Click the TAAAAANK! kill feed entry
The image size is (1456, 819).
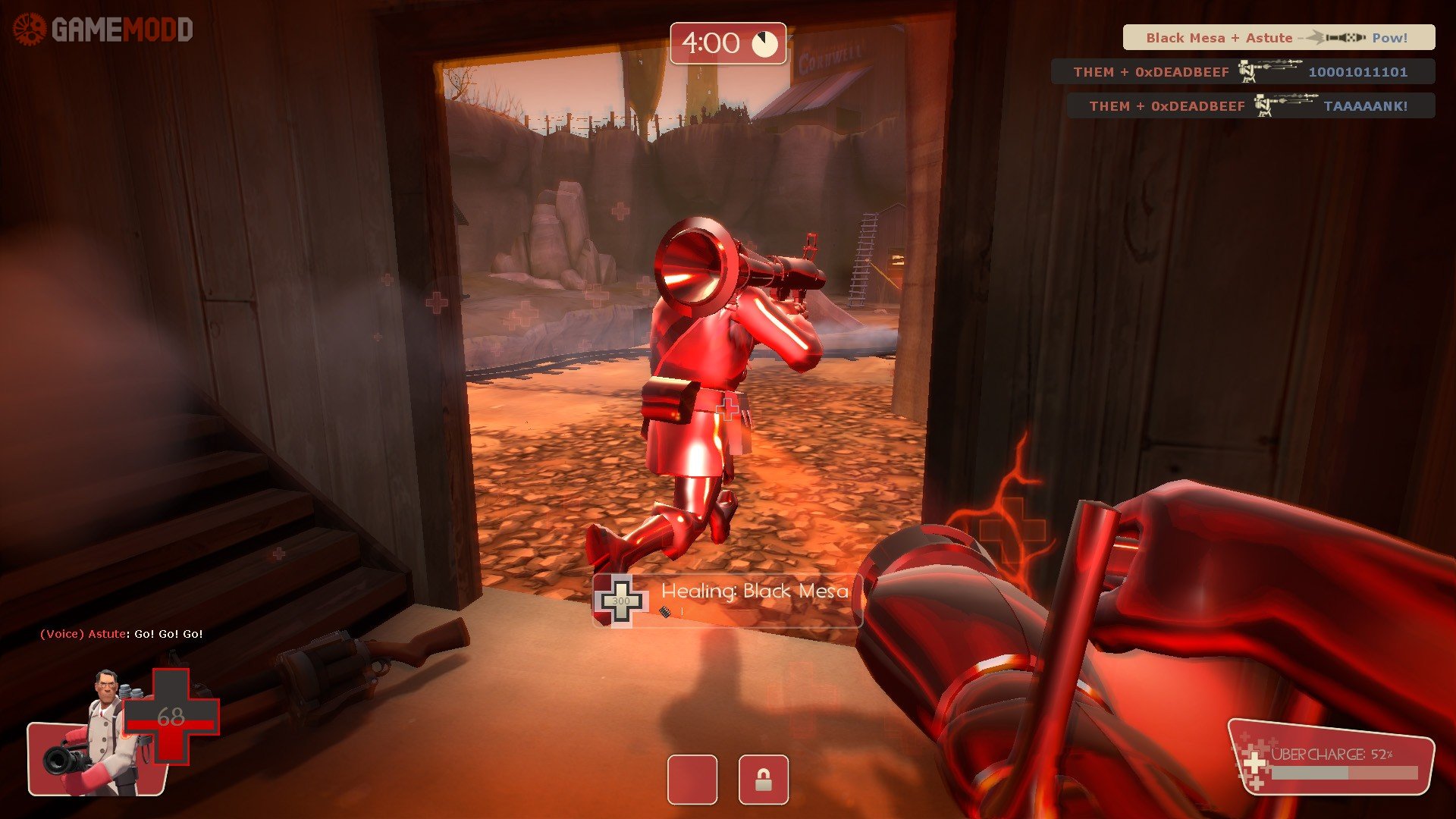[x=1250, y=106]
